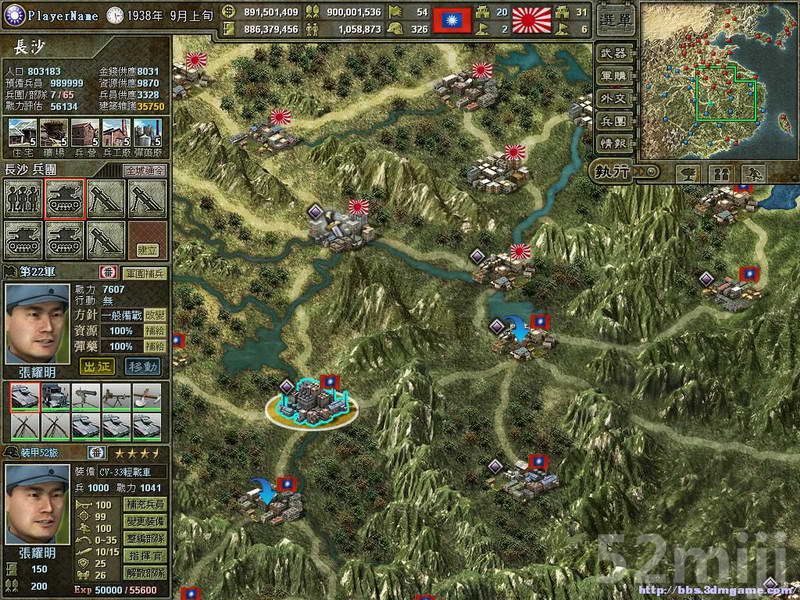800x600 pixels.
Task: Select the infantry soldiers corps slot
Action: [x=24, y=198]
